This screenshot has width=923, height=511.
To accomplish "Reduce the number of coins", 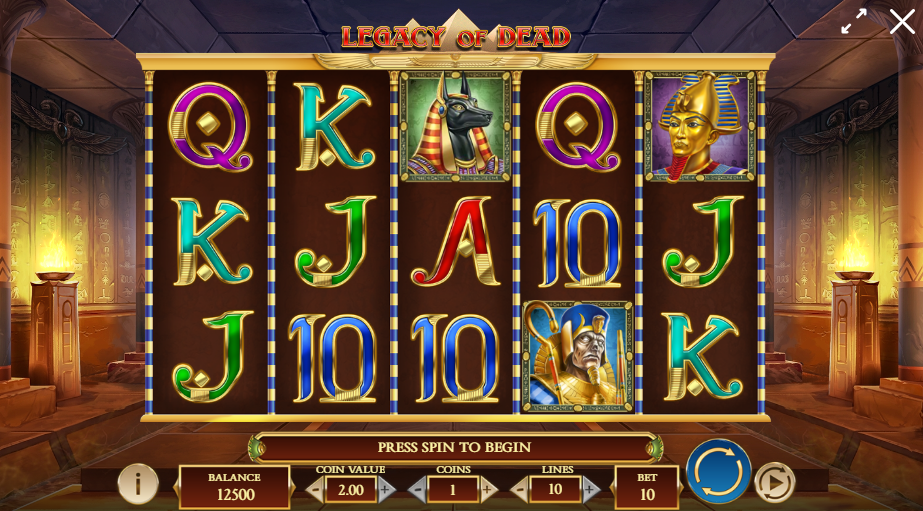I will pos(417,490).
